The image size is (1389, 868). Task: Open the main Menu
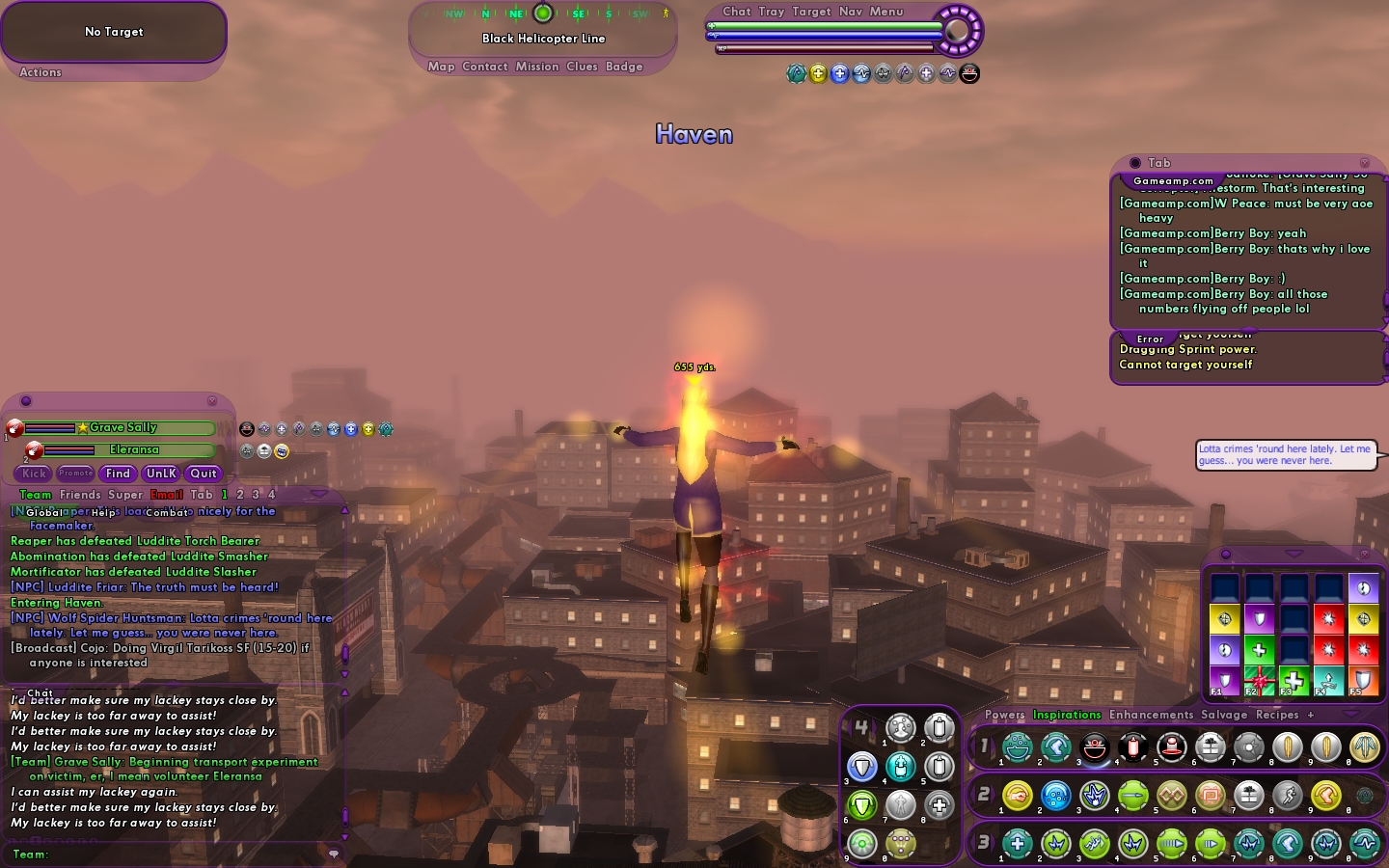point(886,12)
